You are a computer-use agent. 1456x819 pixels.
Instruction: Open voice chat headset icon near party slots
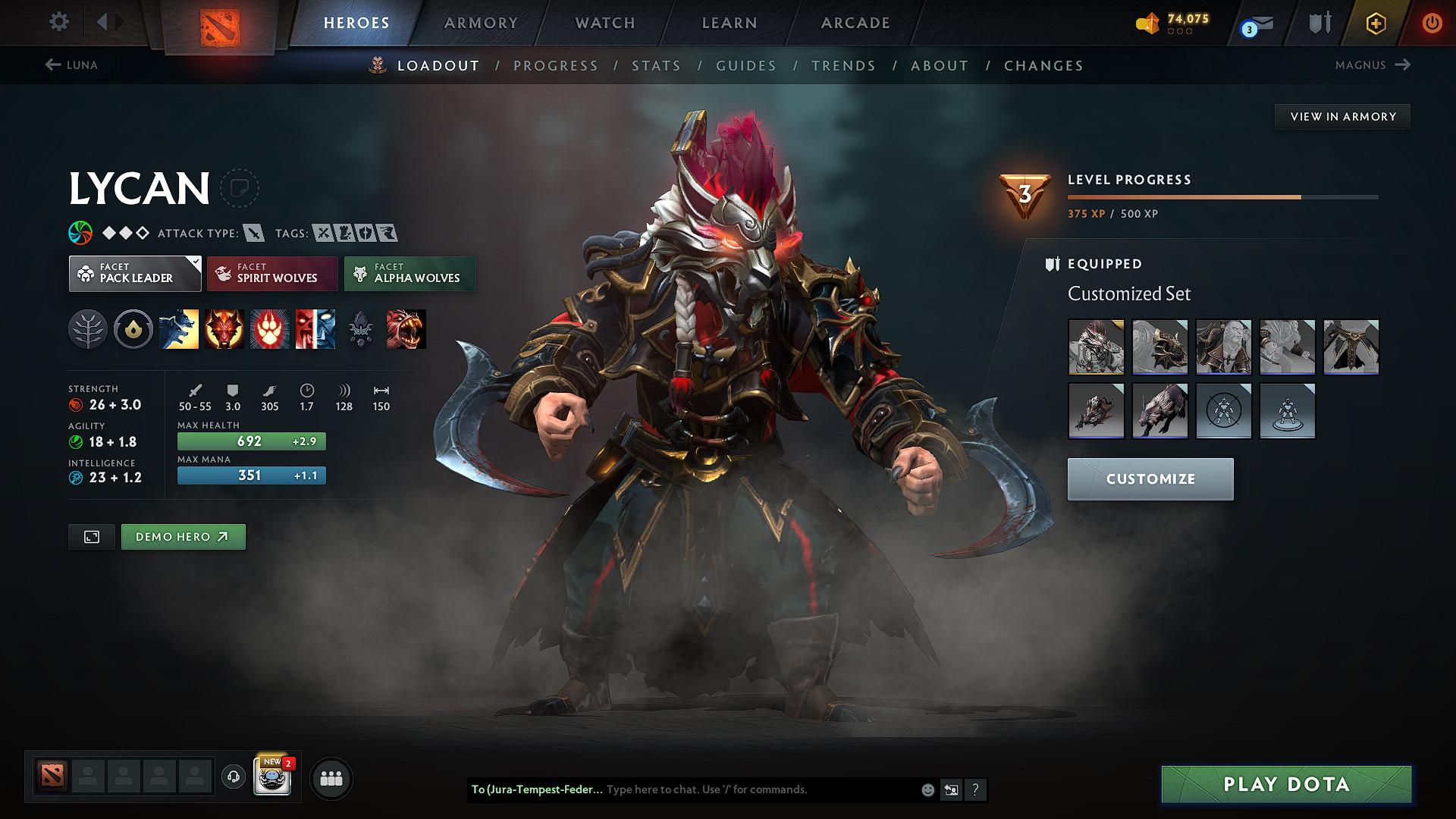pyautogui.click(x=233, y=778)
